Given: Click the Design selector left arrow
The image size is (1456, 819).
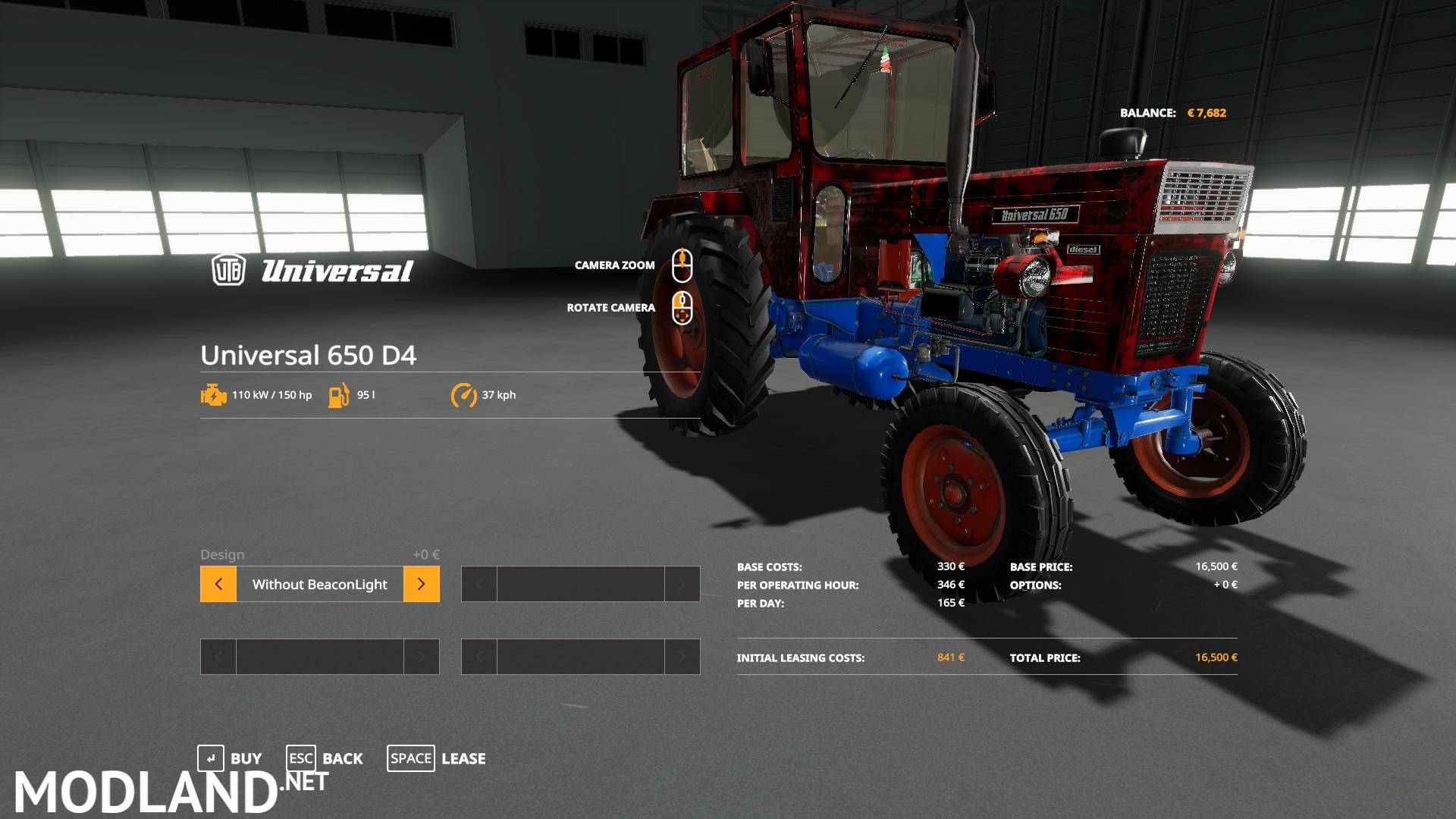Looking at the screenshot, I should click(218, 584).
